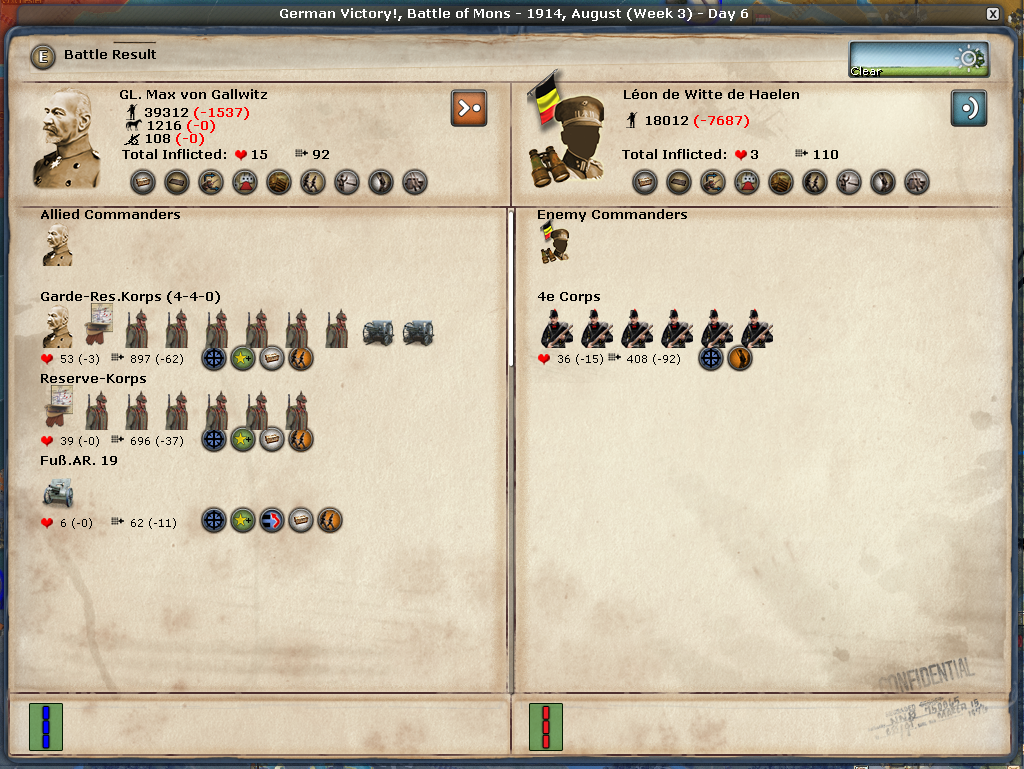Screen dimensions: 1024x769
Task: Click the green panel with red bars
Action: pyautogui.click(x=545, y=726)
